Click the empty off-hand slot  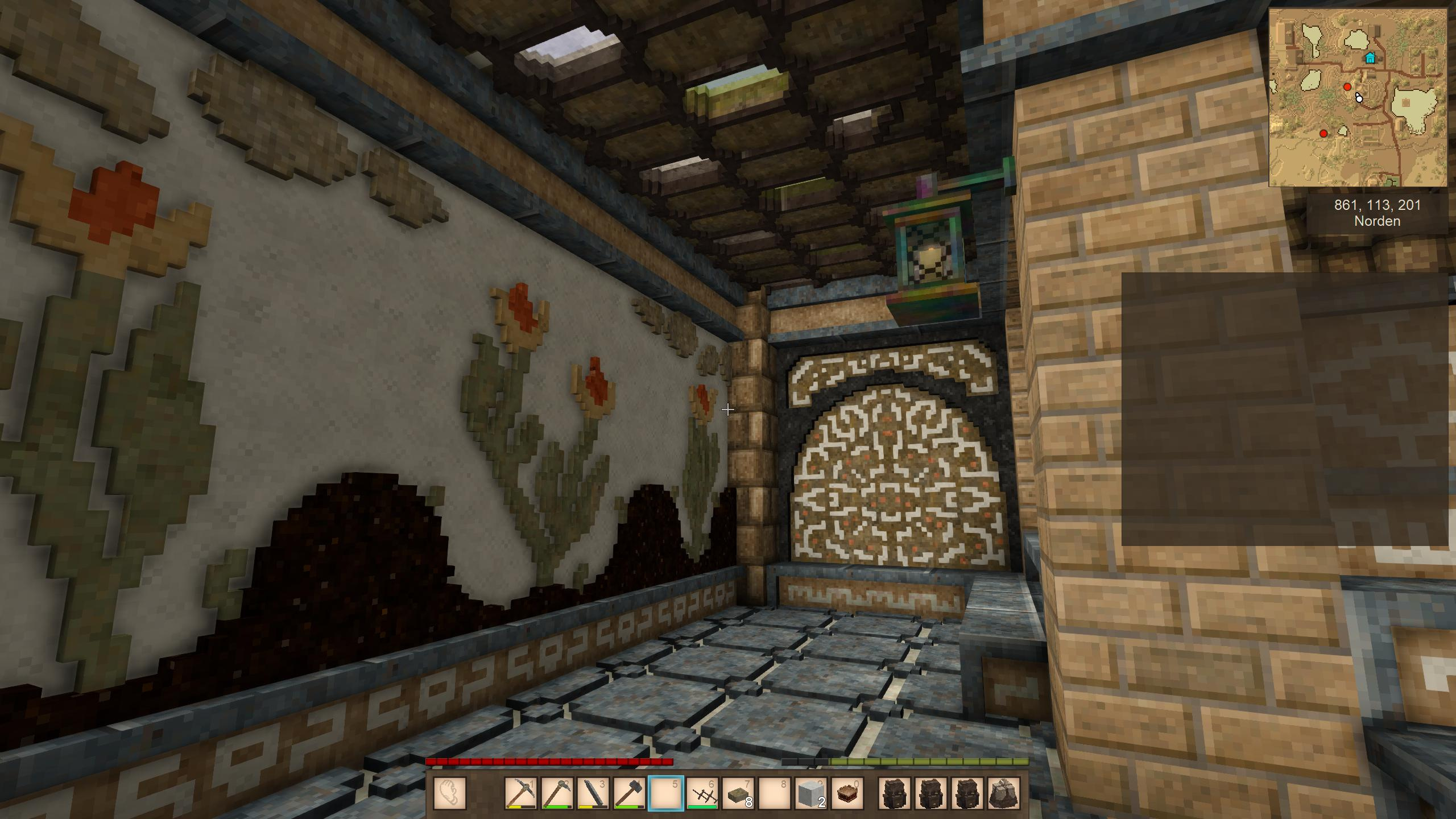(450, 793)
